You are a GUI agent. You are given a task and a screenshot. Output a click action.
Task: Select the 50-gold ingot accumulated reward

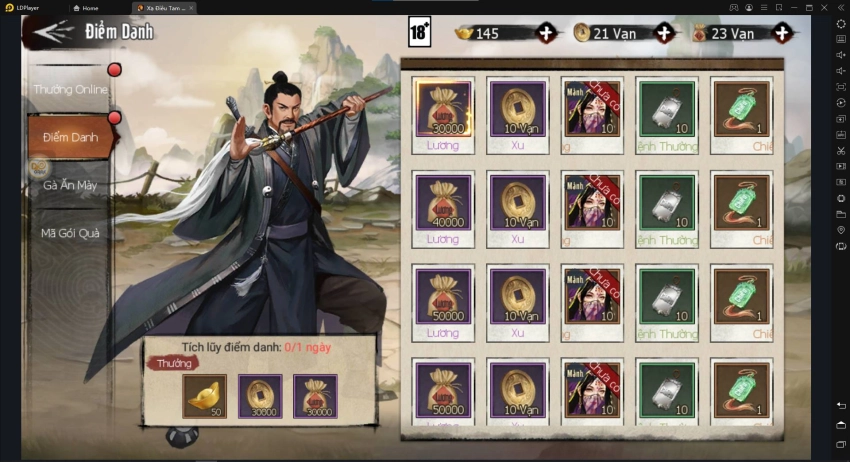(x=204, y=396)
